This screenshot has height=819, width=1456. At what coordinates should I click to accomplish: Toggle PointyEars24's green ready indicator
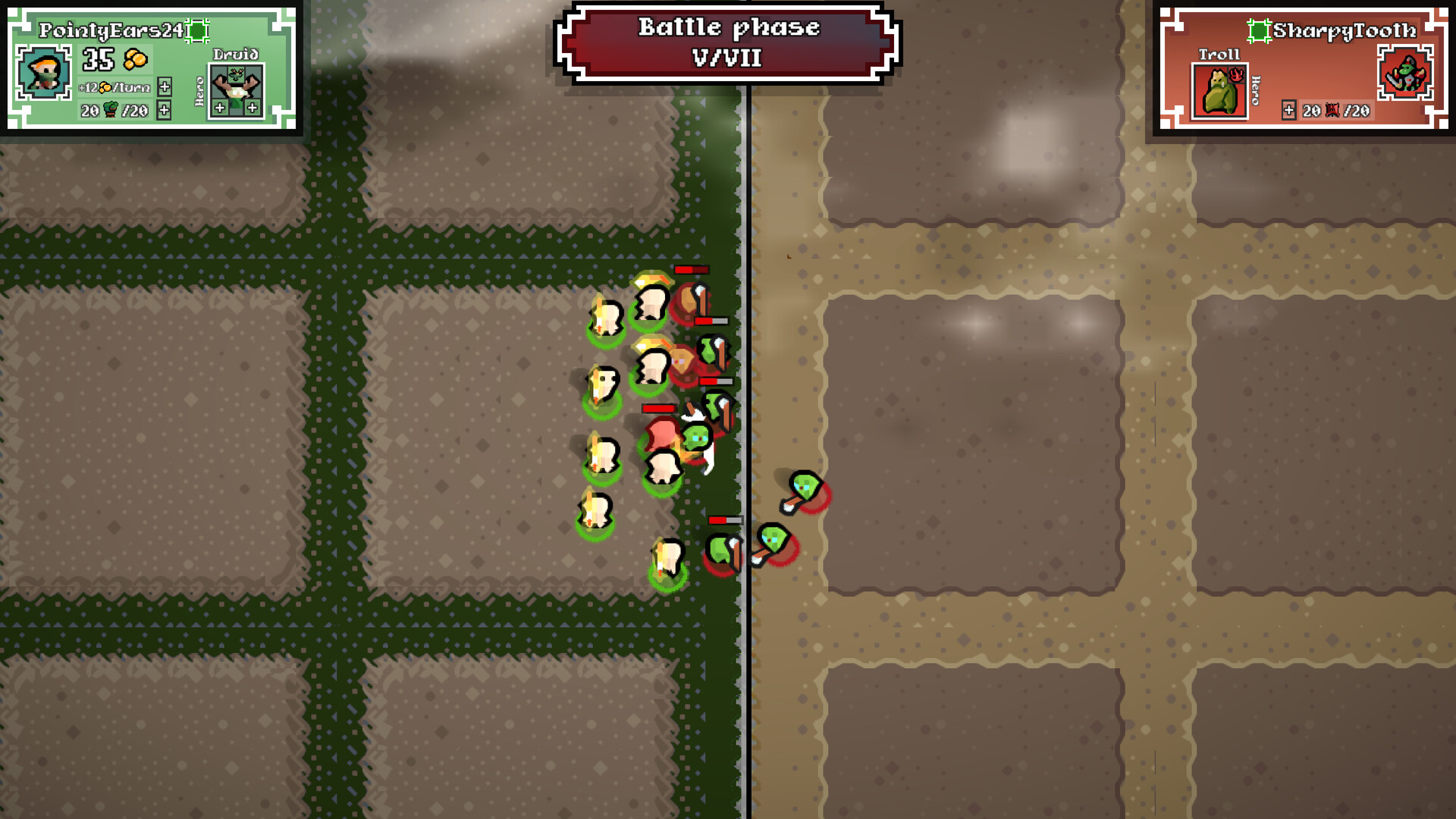(196, 31)
